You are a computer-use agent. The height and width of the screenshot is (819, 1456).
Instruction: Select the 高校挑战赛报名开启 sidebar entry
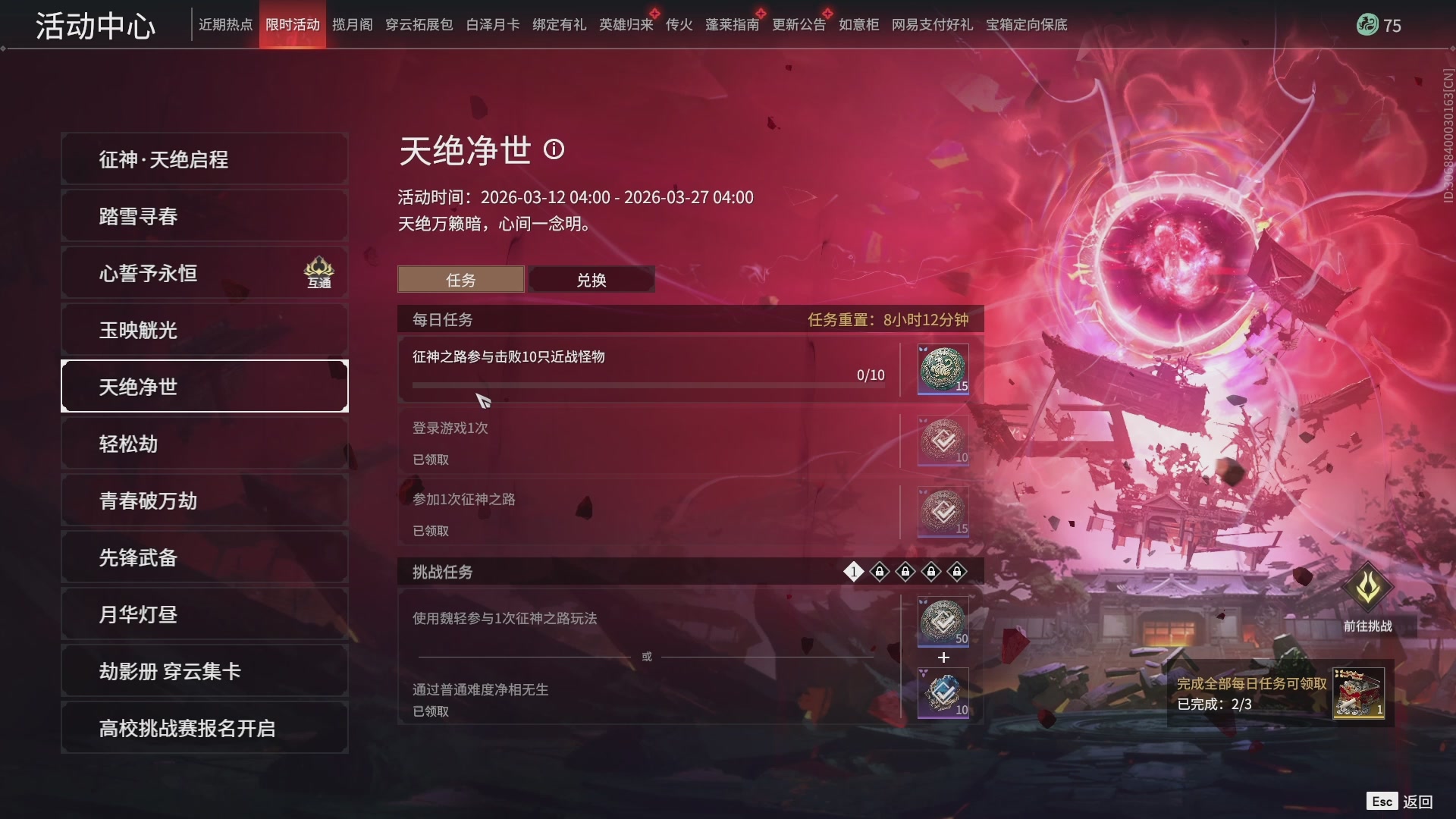click(x=204, y=726)
